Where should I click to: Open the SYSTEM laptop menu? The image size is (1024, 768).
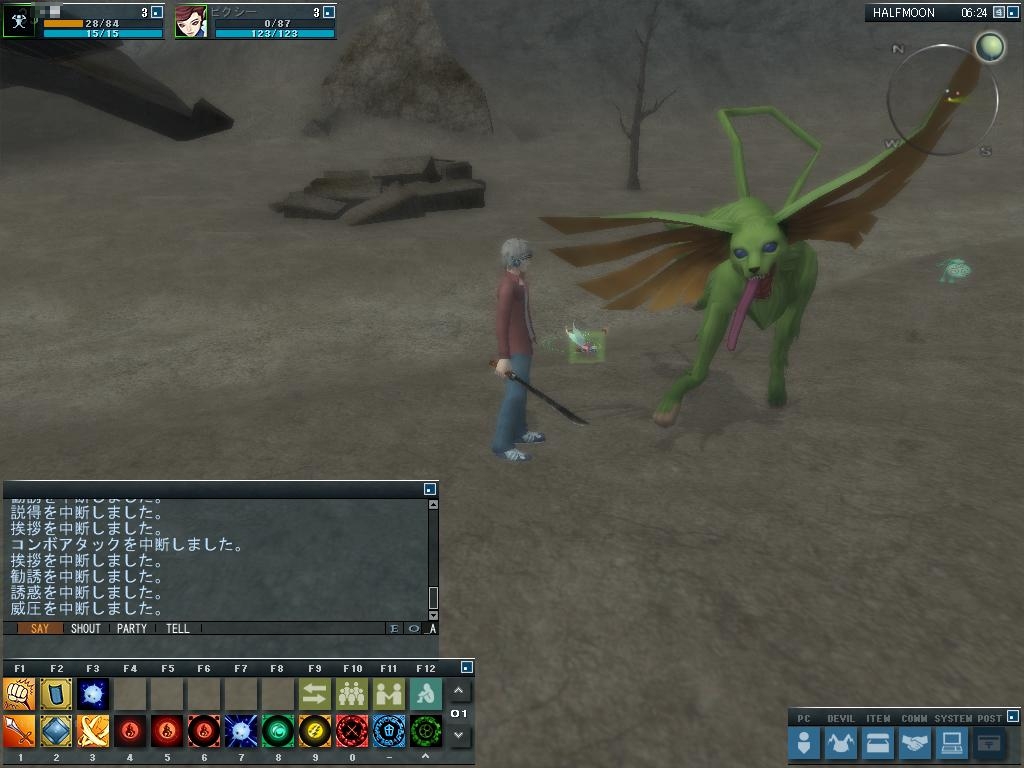coord(951,743)
